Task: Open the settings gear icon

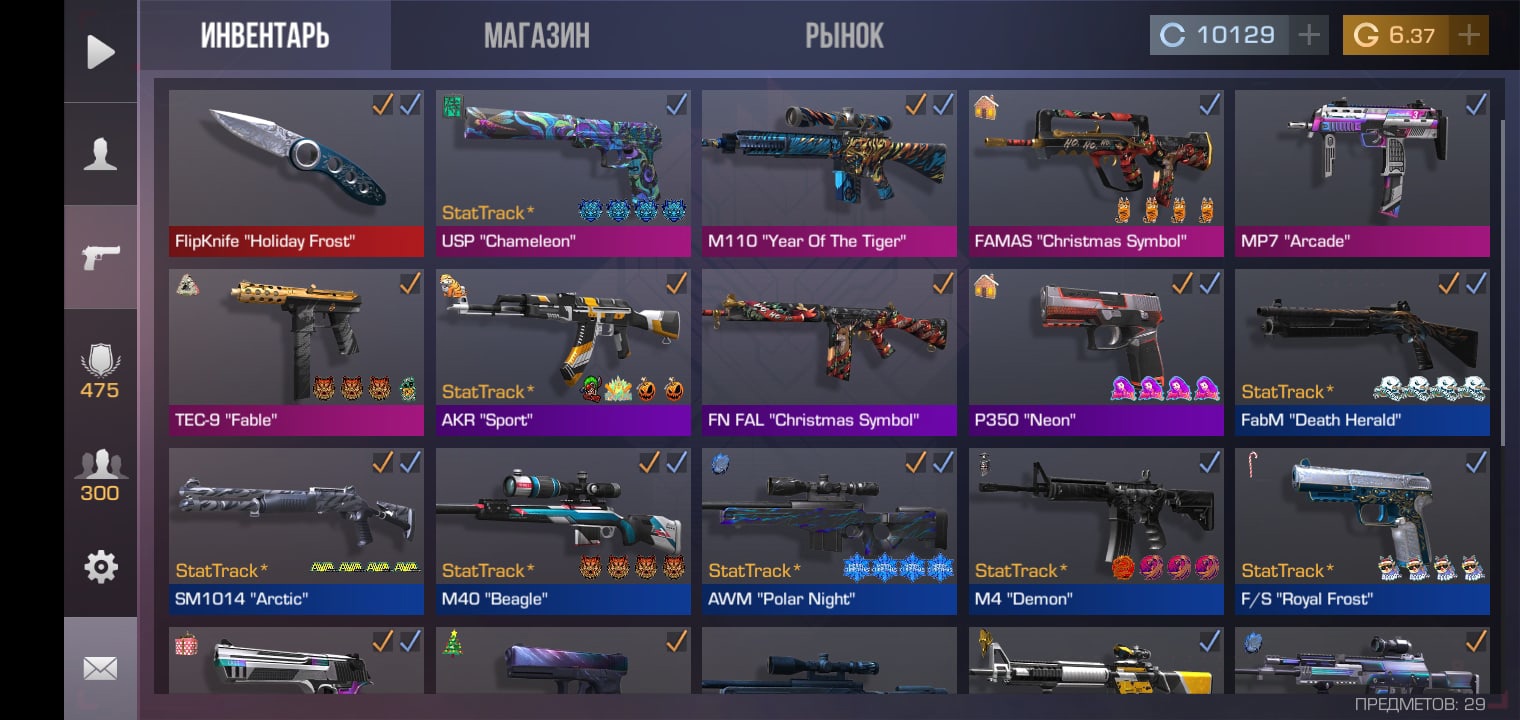Action: (x=100, y=567)
